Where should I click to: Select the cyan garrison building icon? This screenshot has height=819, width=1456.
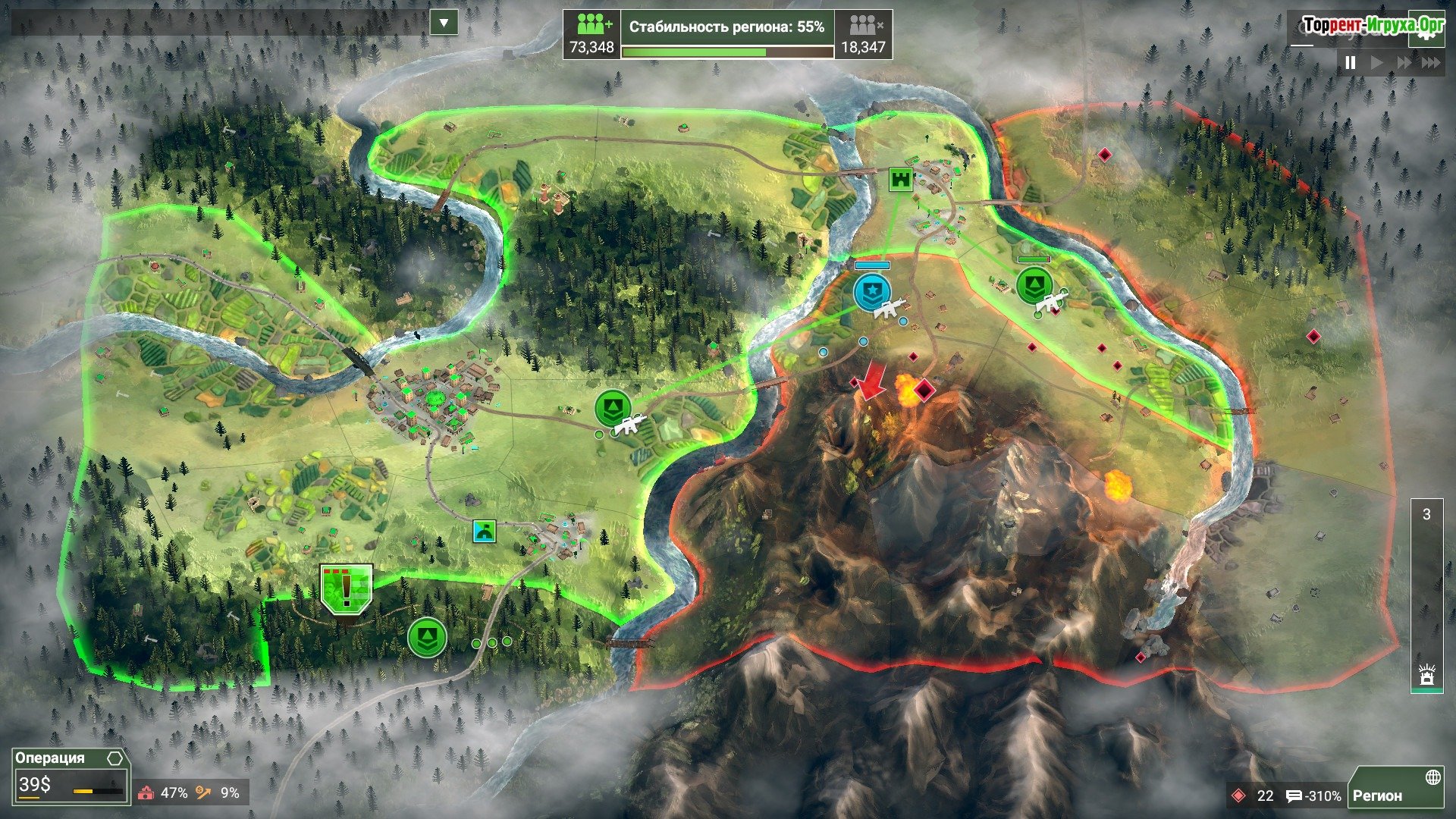point(484,531)
